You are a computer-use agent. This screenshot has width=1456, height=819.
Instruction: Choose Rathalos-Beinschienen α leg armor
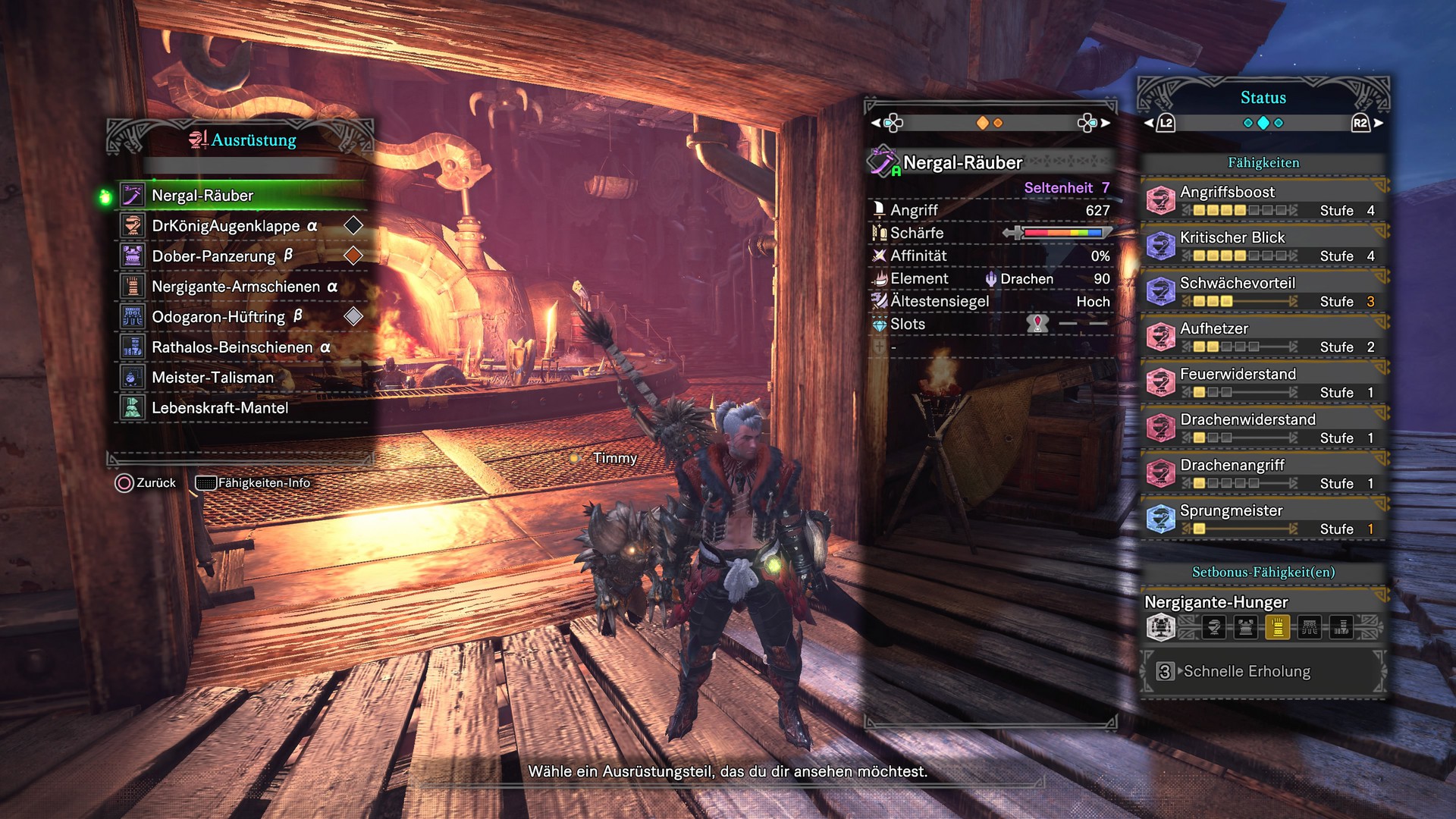pyautogui.click(x=240, y=347)
